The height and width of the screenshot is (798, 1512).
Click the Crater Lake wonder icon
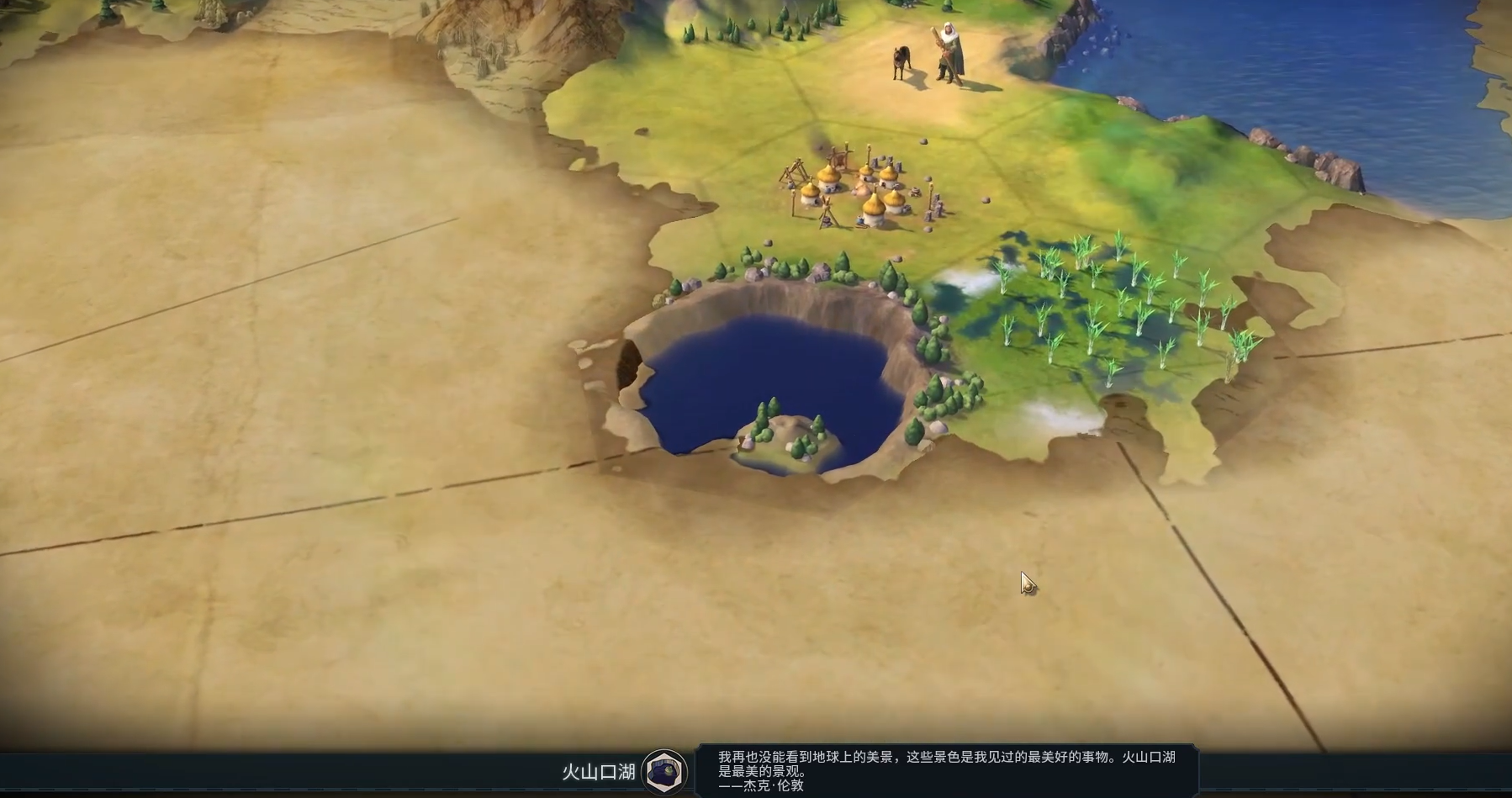pyautogui.click(x=664, y=771)
